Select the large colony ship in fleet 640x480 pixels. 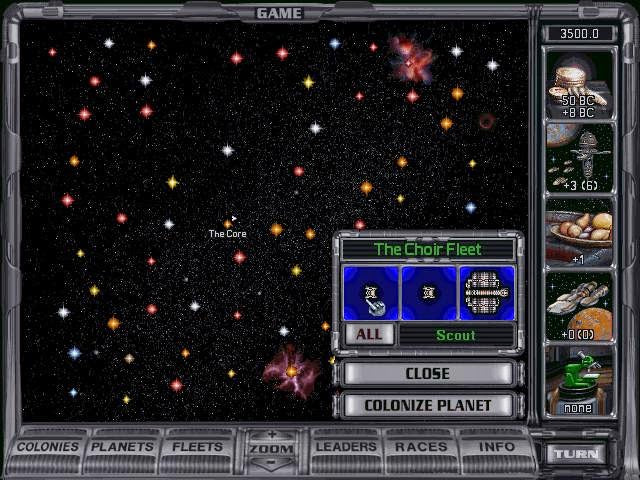(487, 292)
